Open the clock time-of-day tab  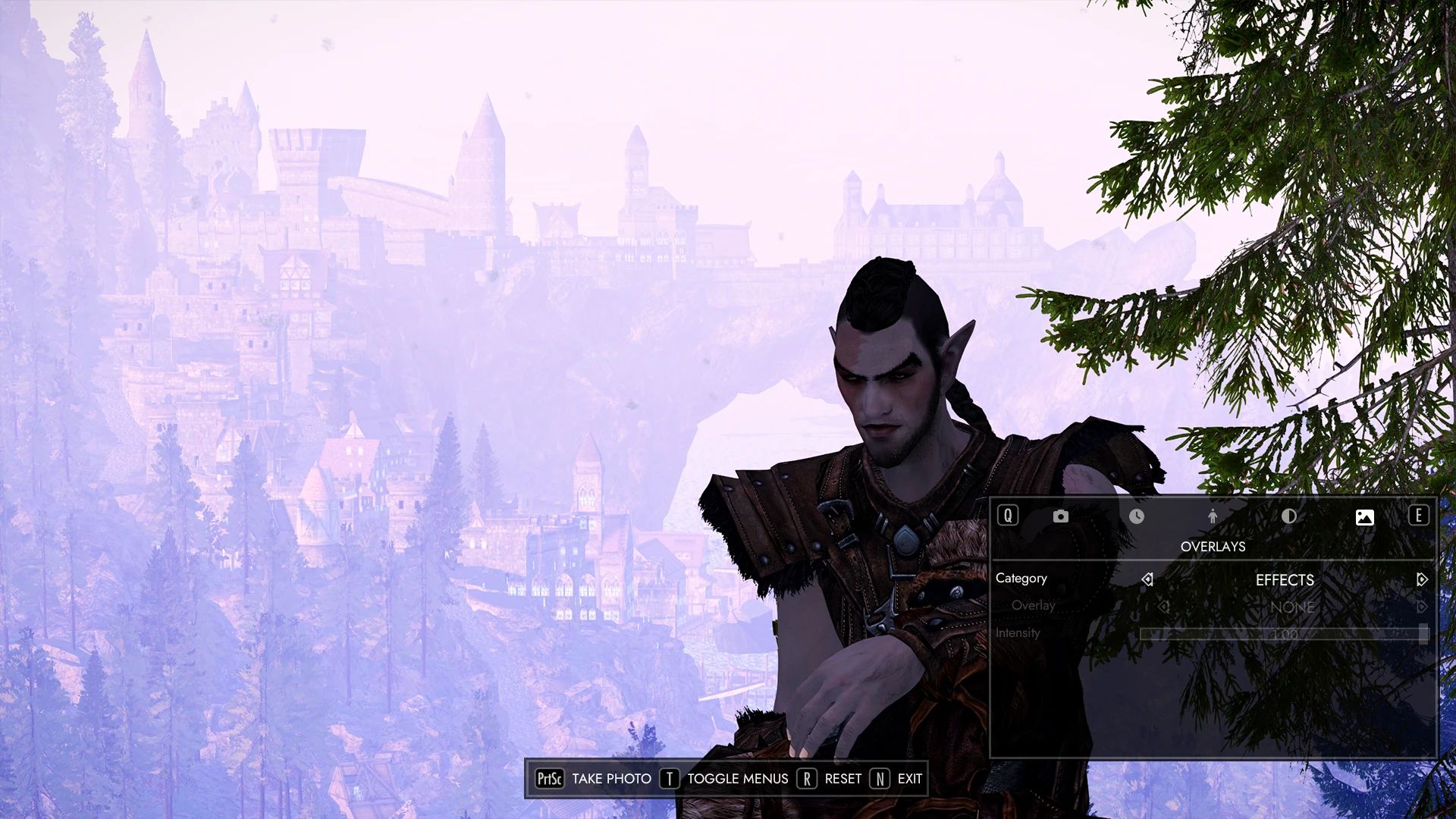coord(1136,516)
